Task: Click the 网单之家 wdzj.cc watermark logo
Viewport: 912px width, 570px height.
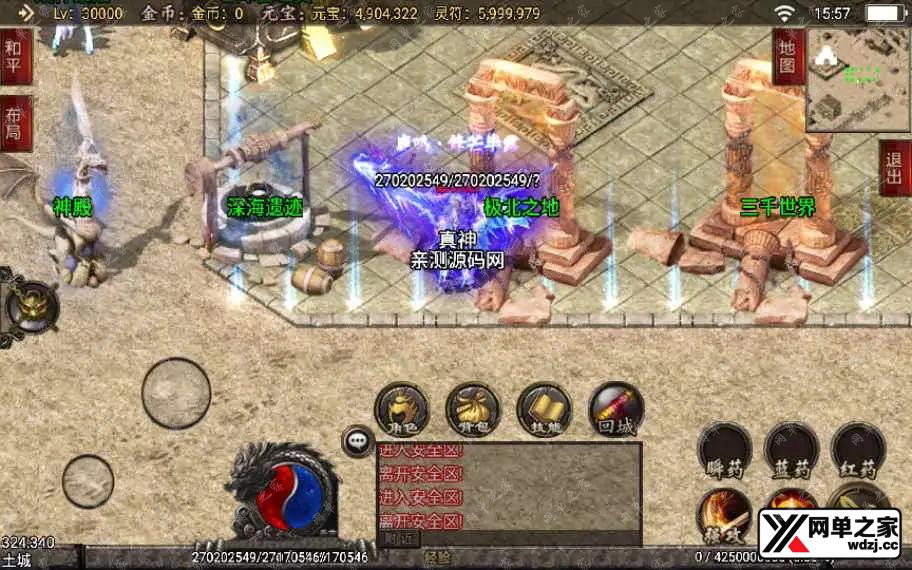Action: (829, 534)
